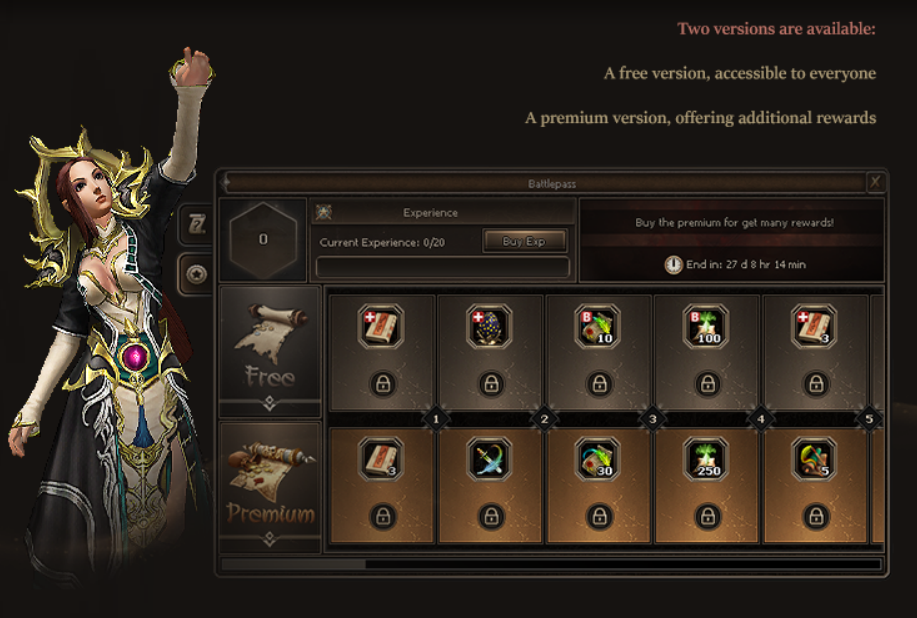Screen dimensions: 917x618
Task: Select the Premium pass scroll tile
Action: pyautogui.click(x=270, y=483)
